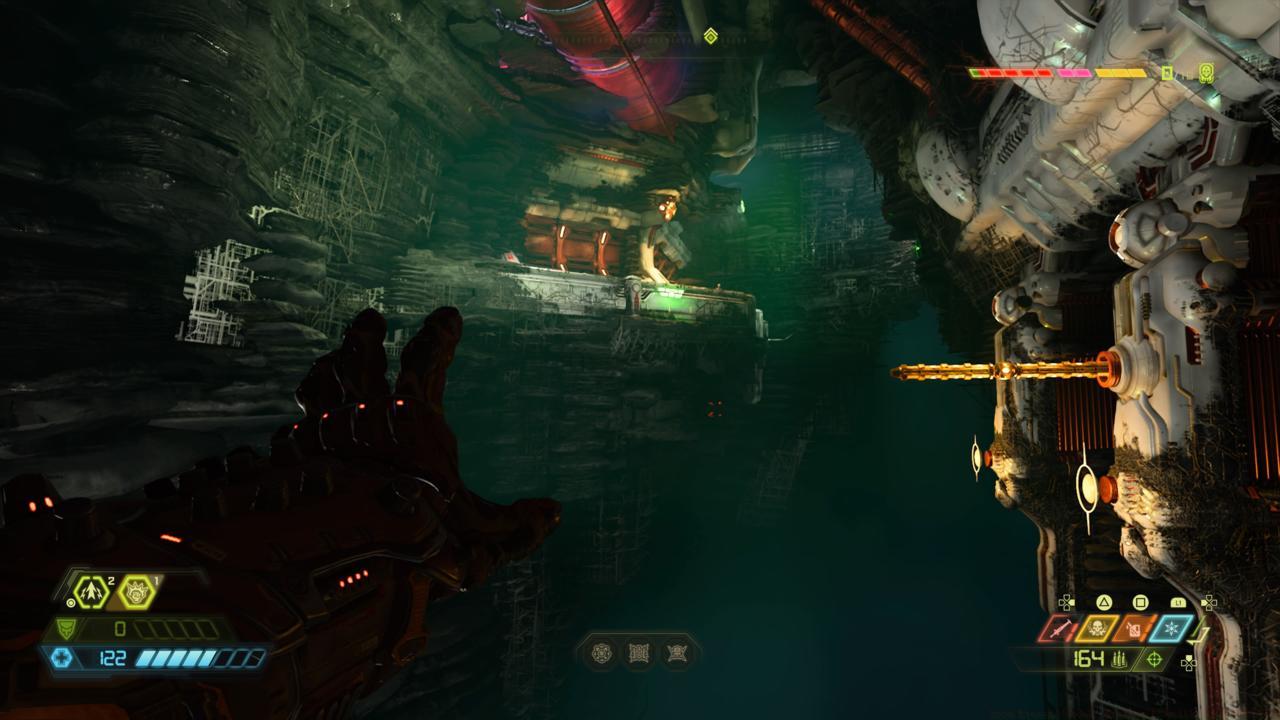1280x720 pixels.
Task: Click the green armor shield icon
Action: click(66, 627)
